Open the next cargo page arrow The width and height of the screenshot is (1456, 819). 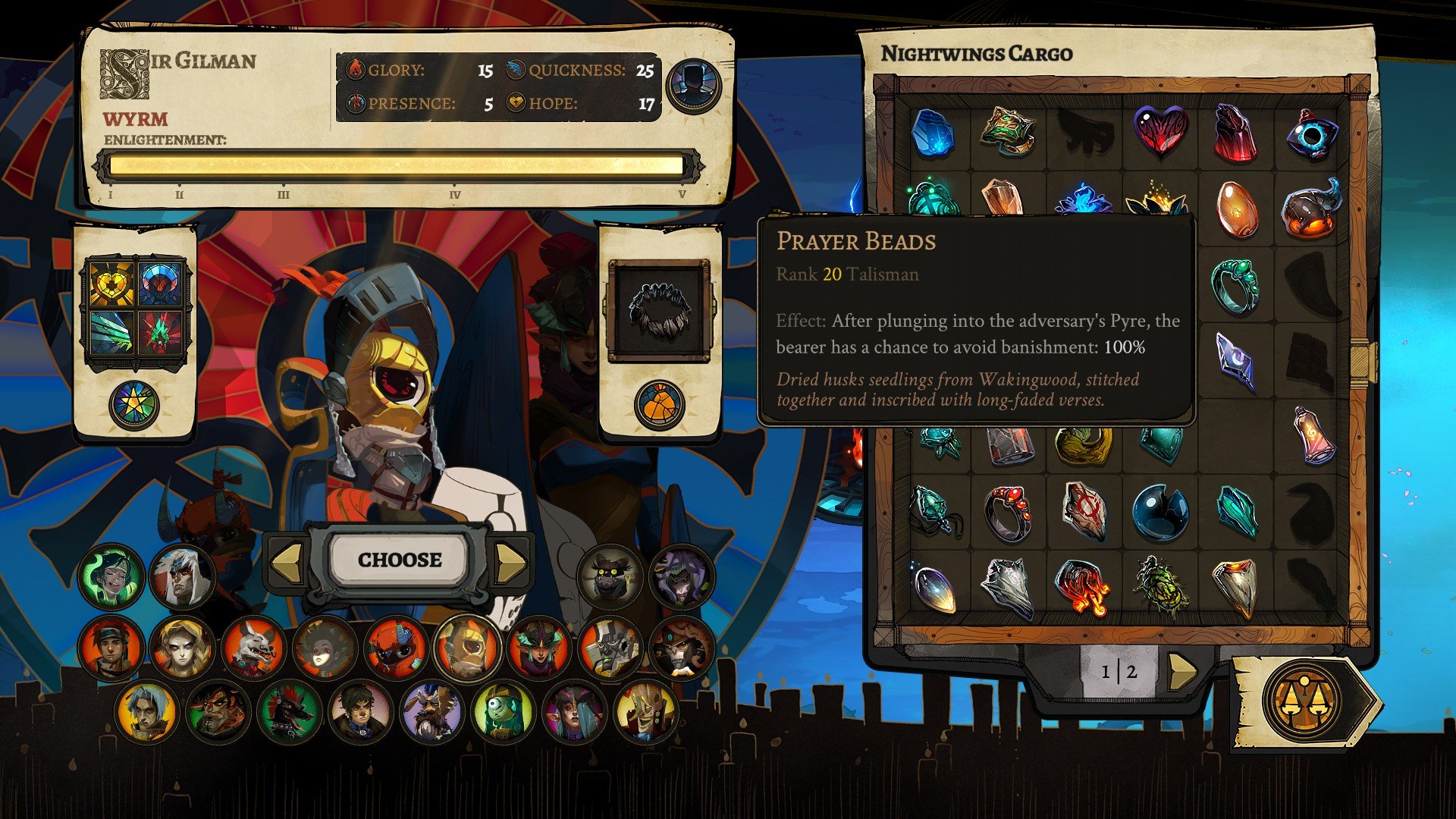pyautogui.click(x=1181, y=671)
